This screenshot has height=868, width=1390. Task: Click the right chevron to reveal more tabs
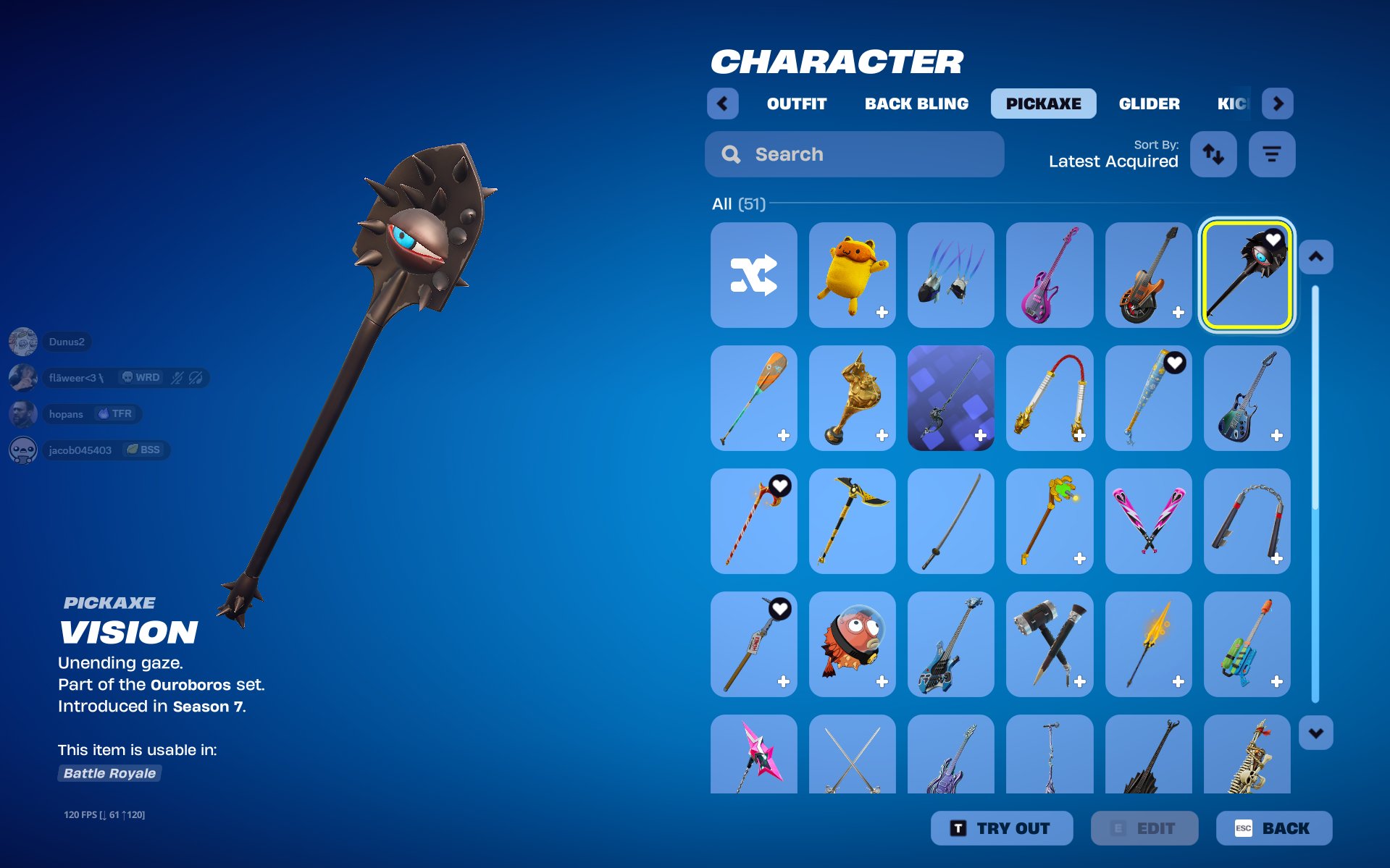(x=1278, y=104)
